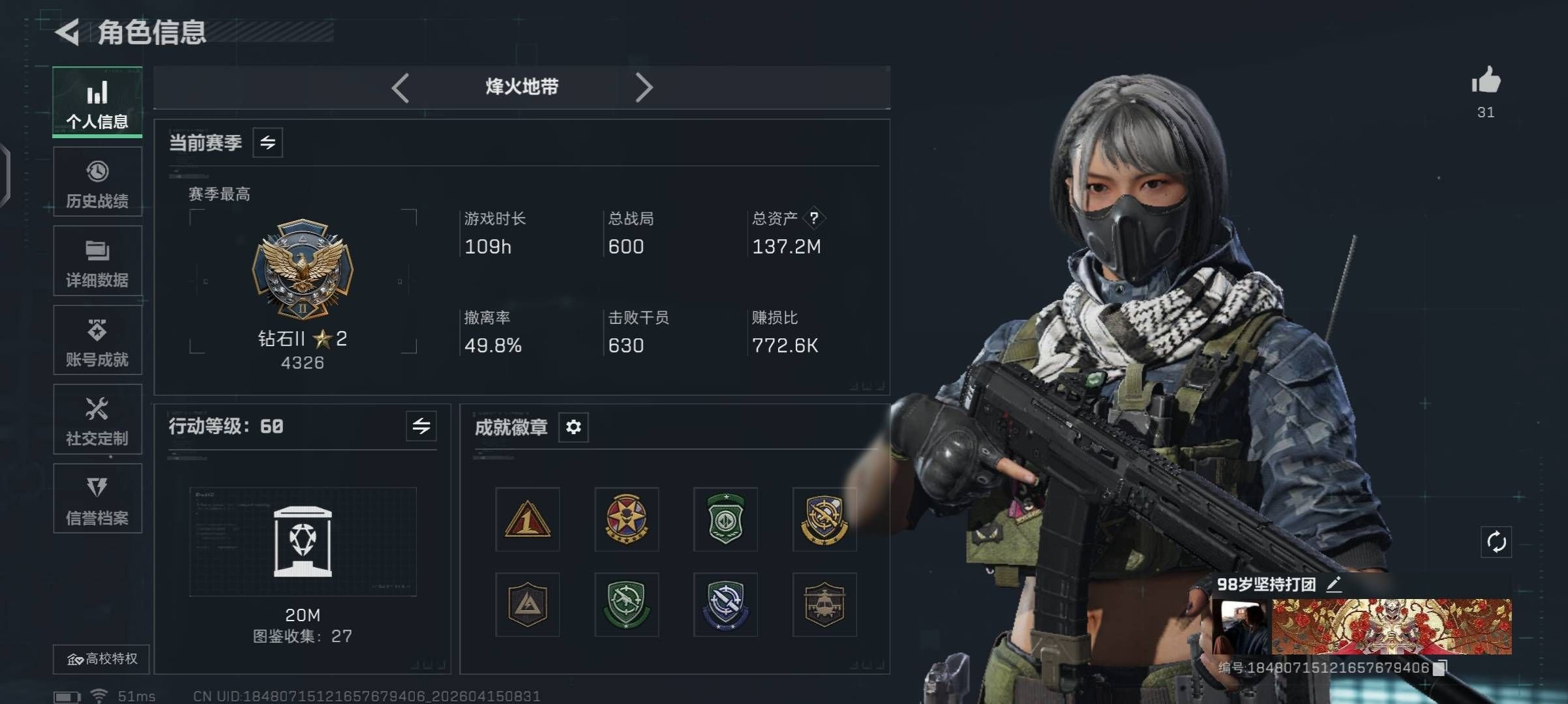Open the 高校特权 button
This screenshot has width=1568, height=704.
pos(102,659)
